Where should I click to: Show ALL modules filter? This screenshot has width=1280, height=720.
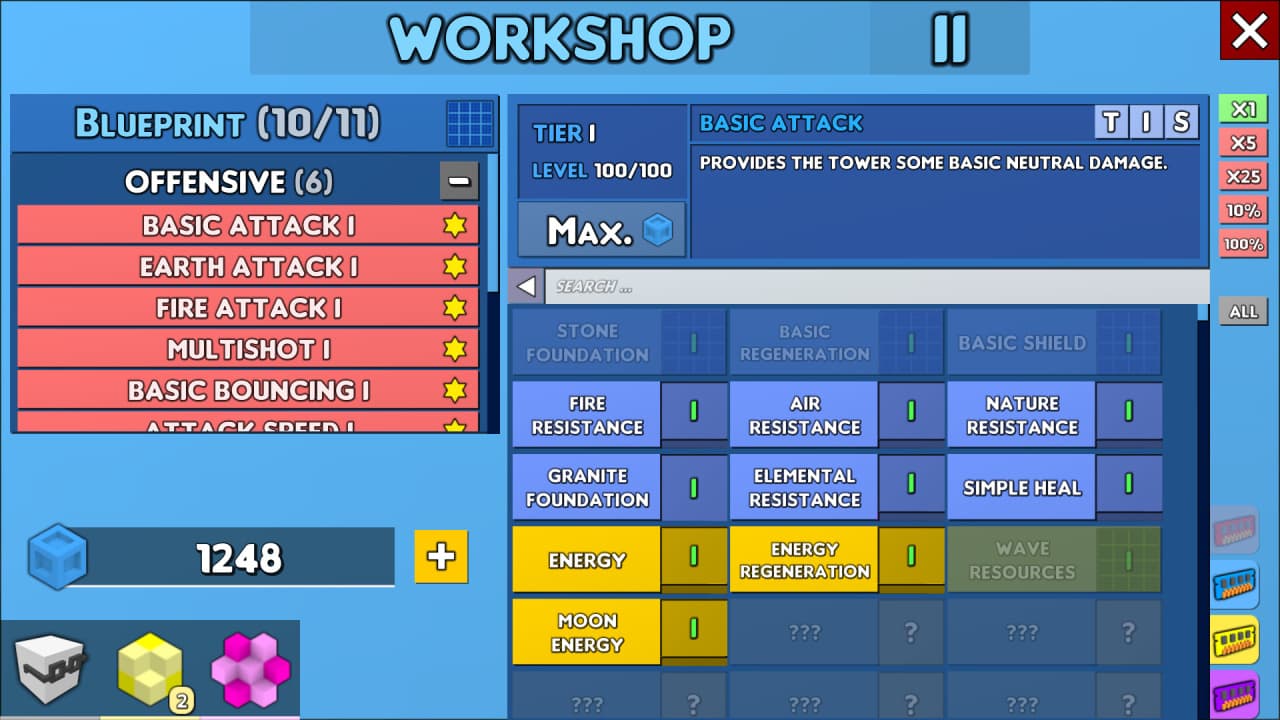point(1243,312)
